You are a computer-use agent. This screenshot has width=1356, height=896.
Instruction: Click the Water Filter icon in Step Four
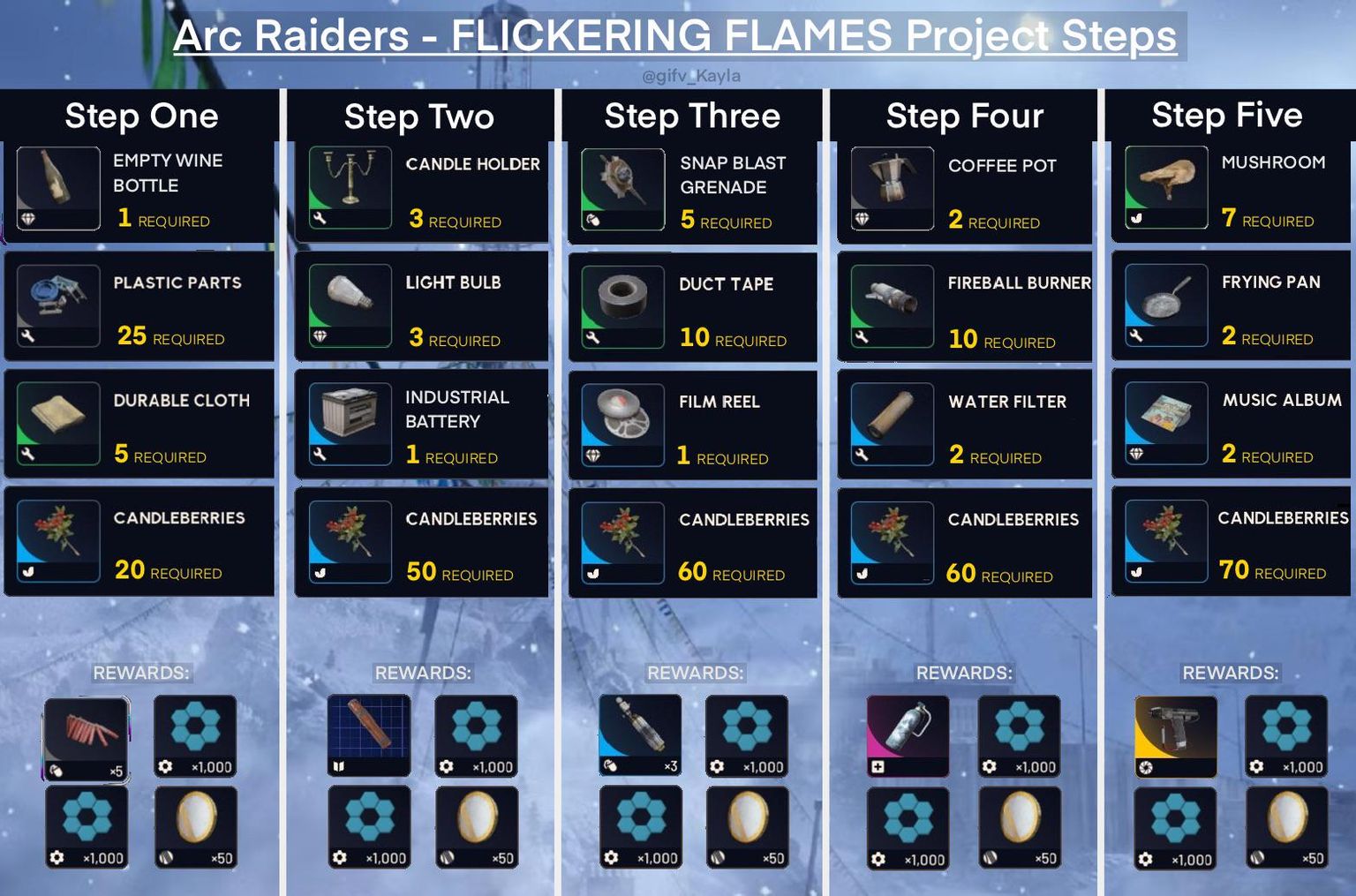tap(893, 424)
